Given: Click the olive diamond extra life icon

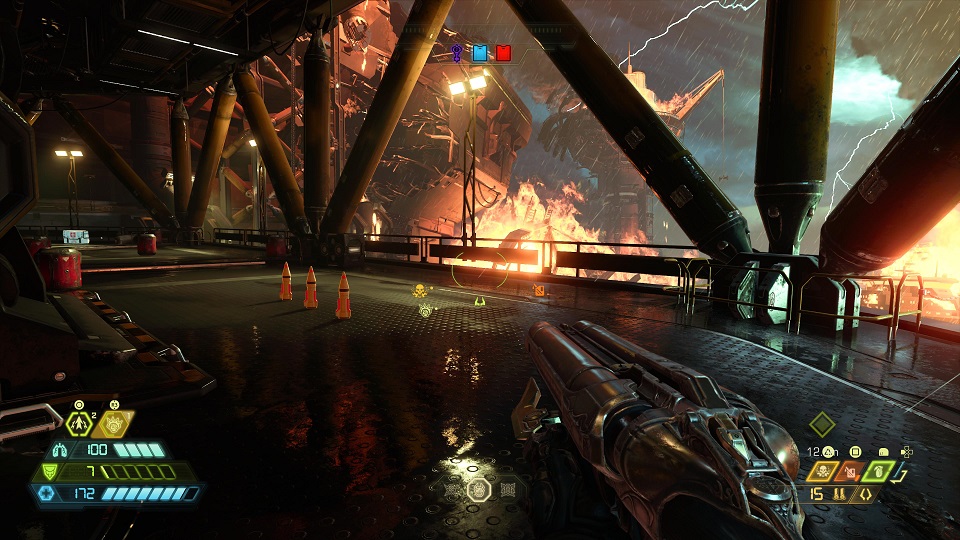Looking at the screenshot, I should click(x=821, y=424).
